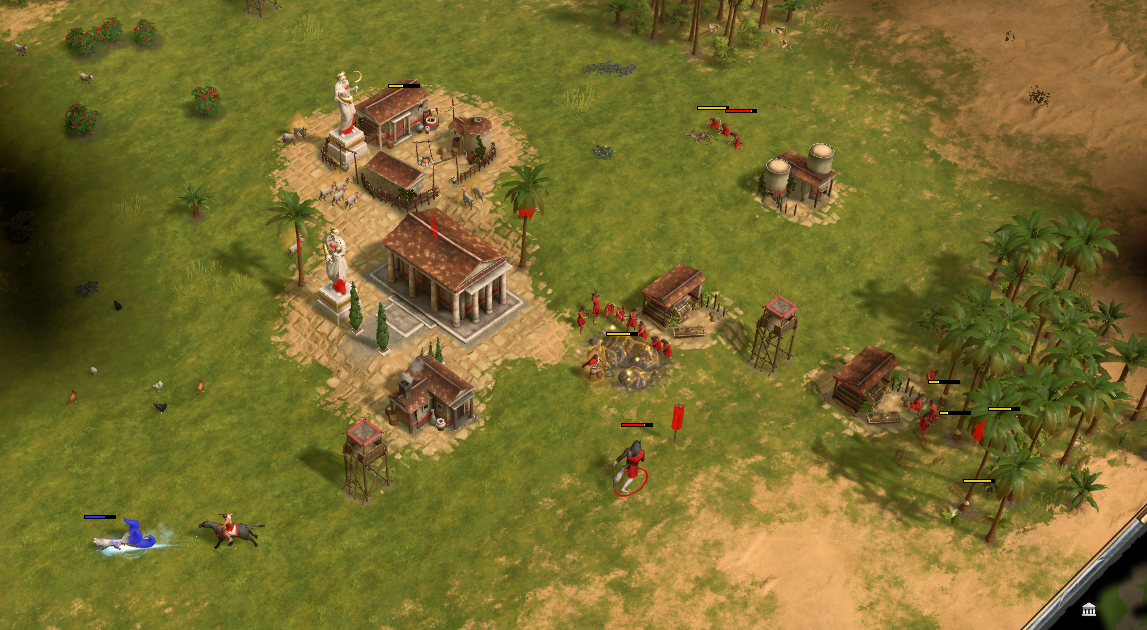
Task: Click the unit with the red selection ring
Action: 630,467
